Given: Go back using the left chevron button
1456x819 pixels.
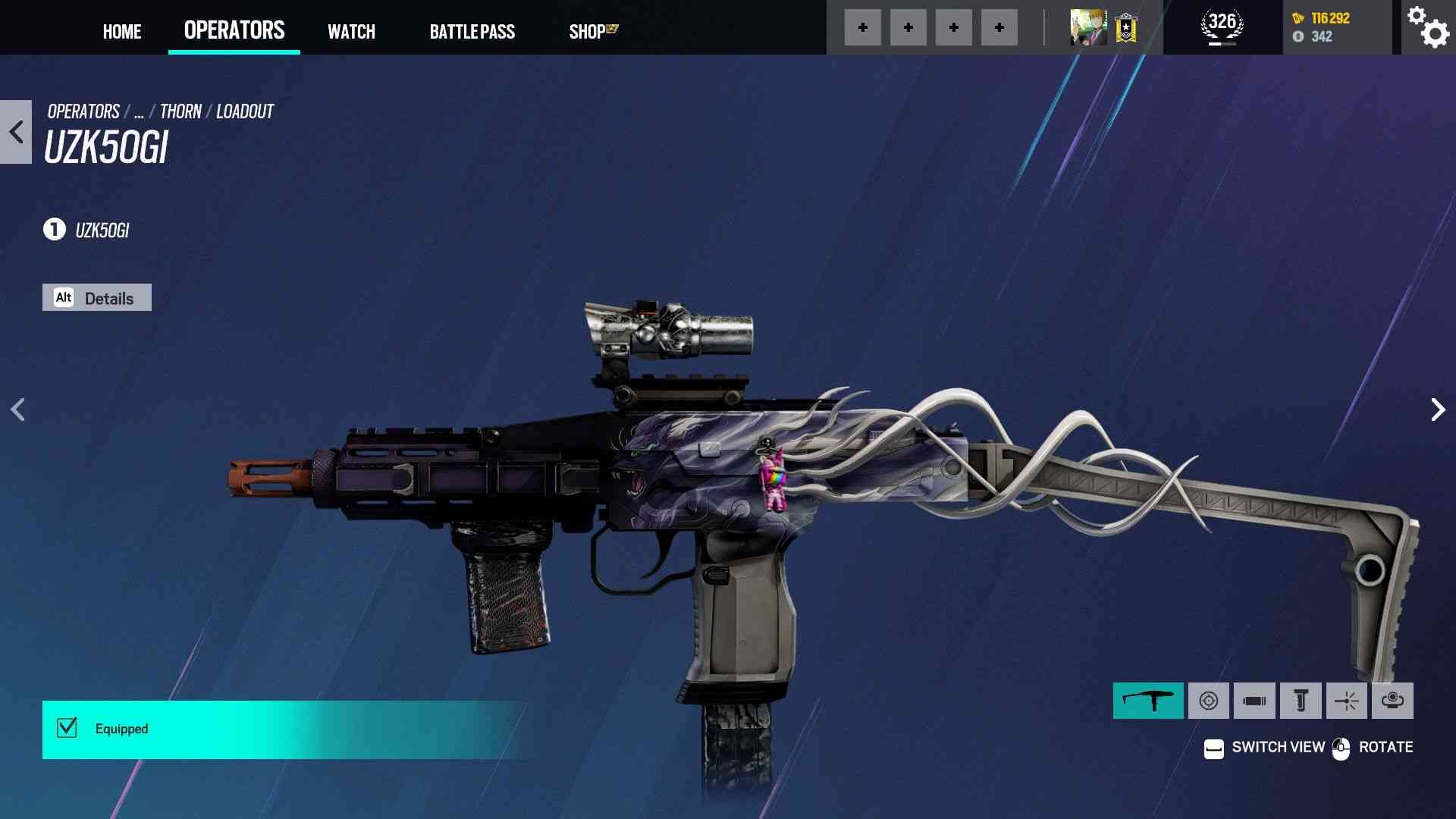Looking at the screenshot, I should (x=16, y=132).
